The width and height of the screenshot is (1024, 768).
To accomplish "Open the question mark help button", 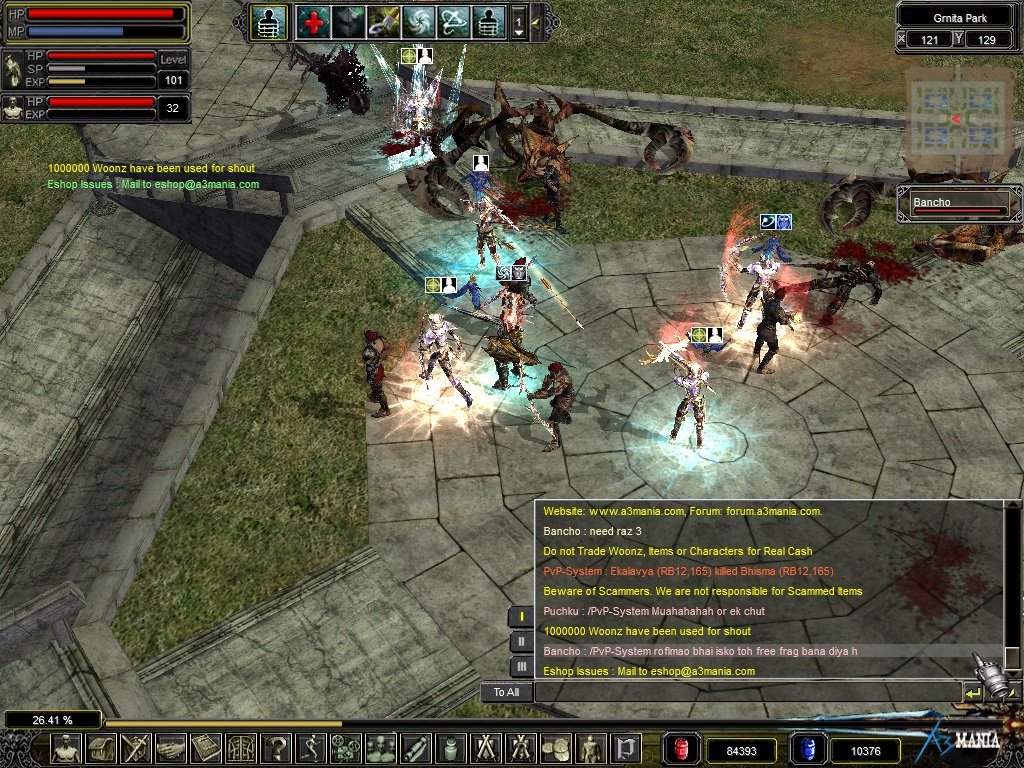I will point(276,748).
